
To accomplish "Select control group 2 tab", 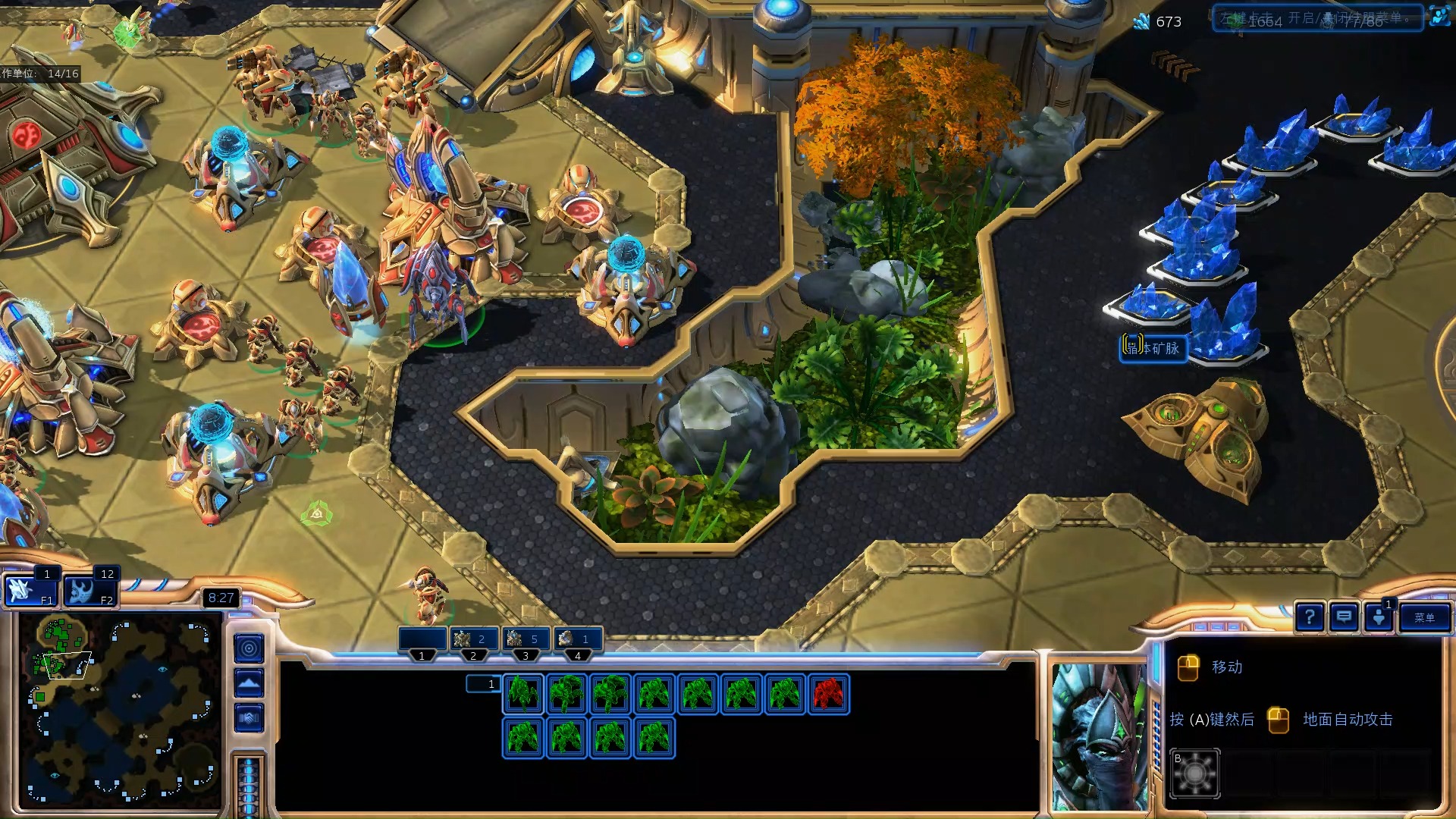I will [473, 641].
